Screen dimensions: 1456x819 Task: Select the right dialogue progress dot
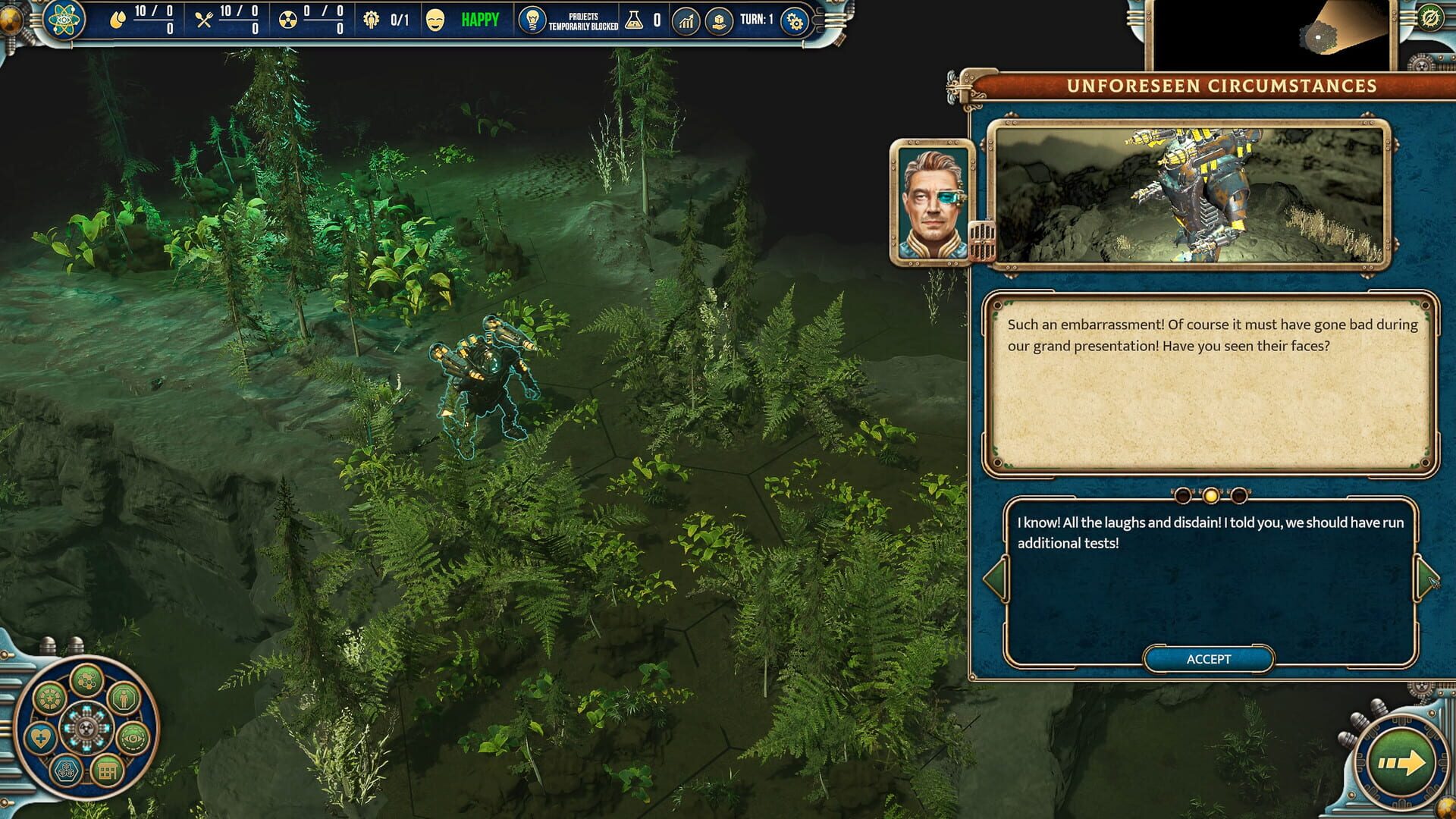pos(1239,496)
